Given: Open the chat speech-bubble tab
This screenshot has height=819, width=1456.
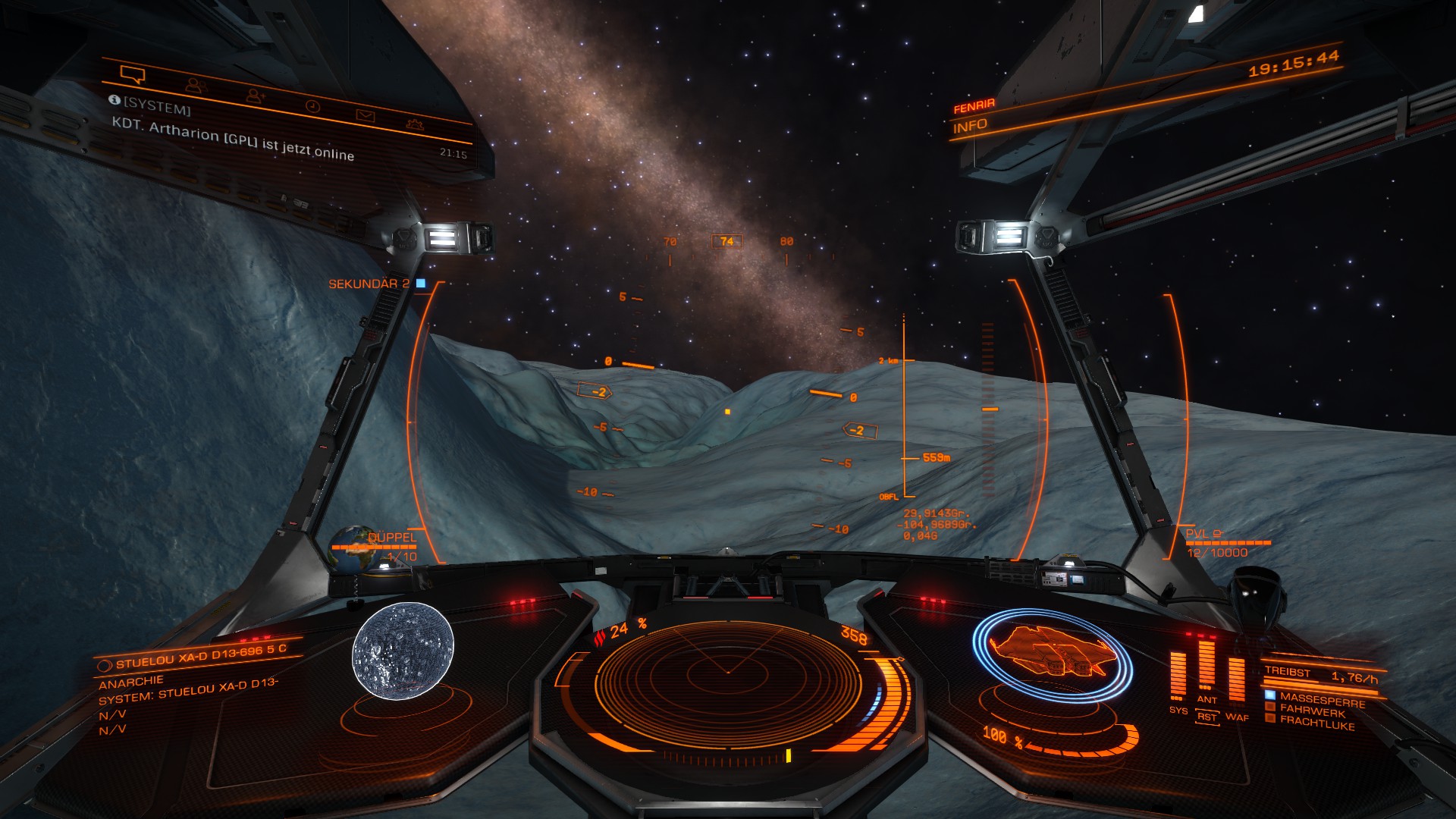Looking at the screenshot, I should click(x=133, y=74).
